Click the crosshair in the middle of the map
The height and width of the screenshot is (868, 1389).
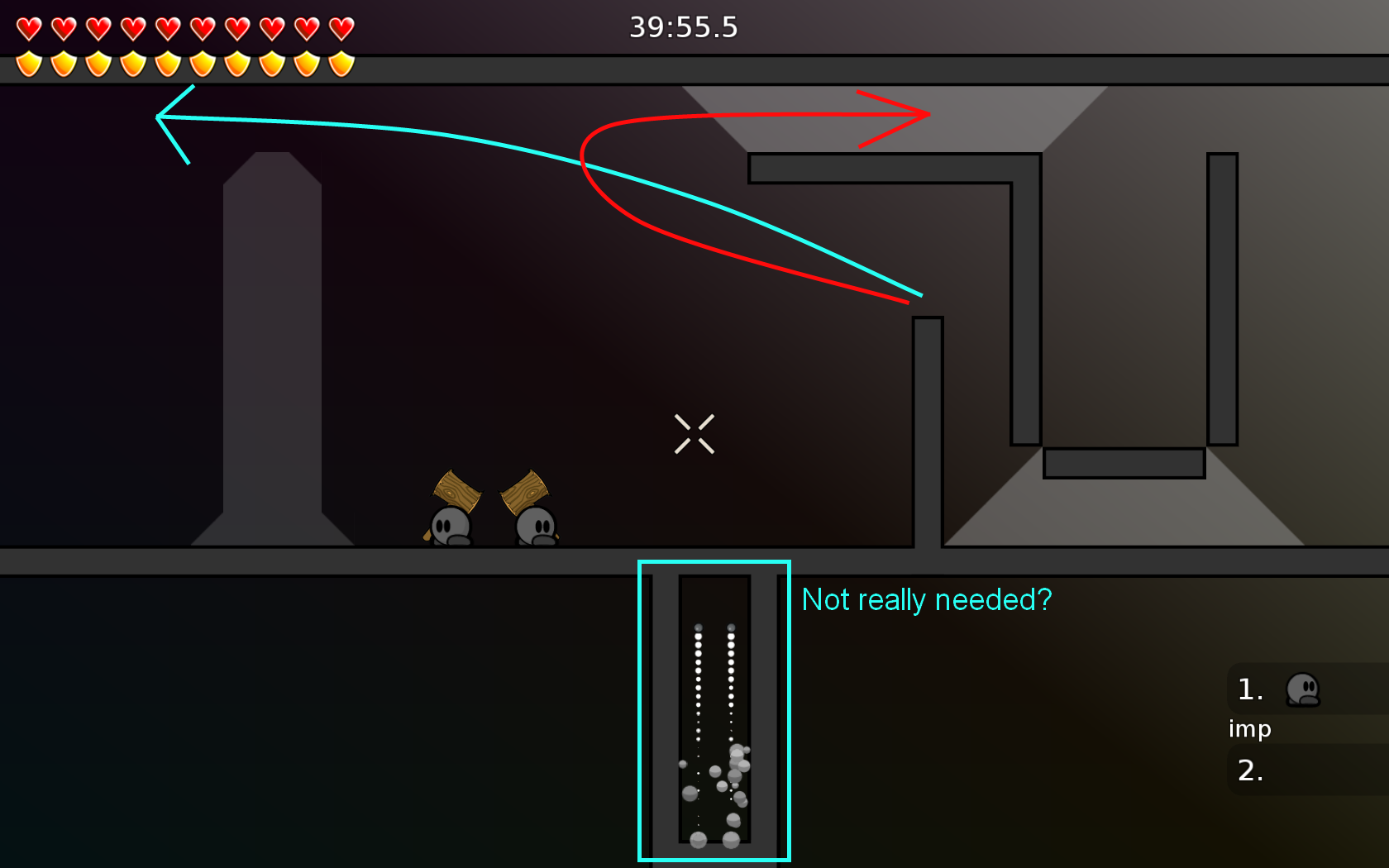[694, 433]
